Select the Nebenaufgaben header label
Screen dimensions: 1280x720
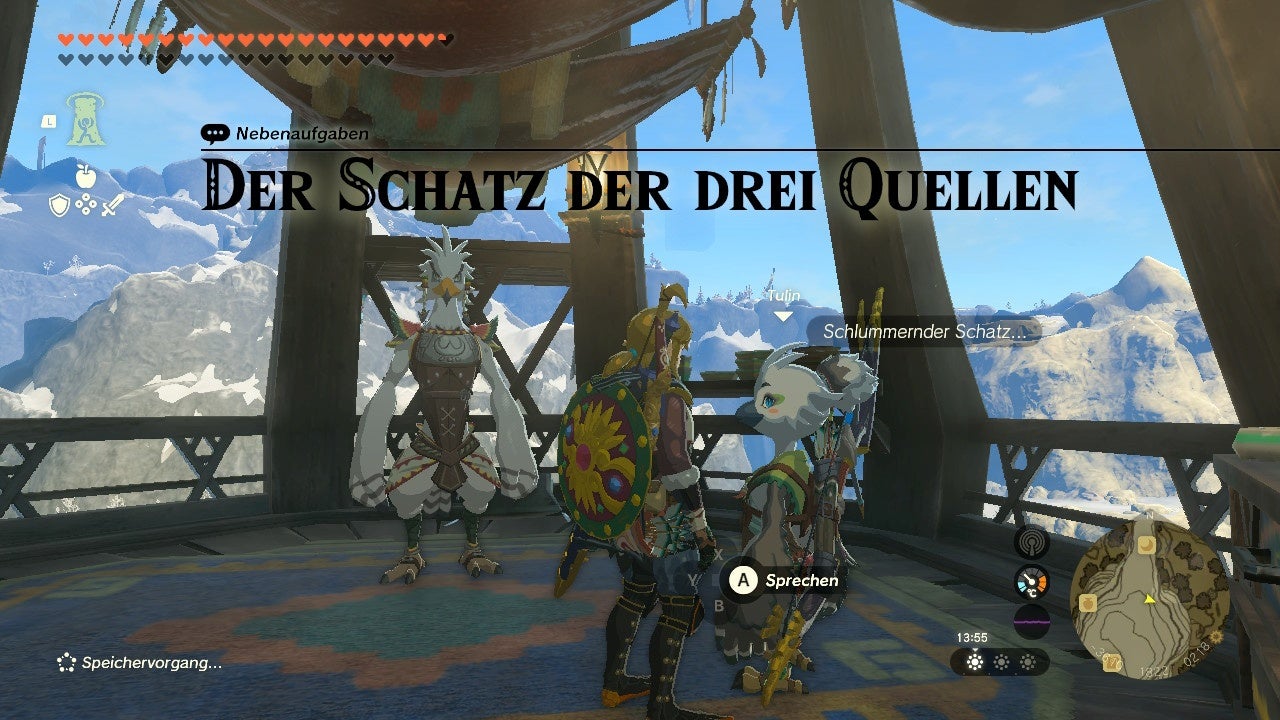coord(300,131)
